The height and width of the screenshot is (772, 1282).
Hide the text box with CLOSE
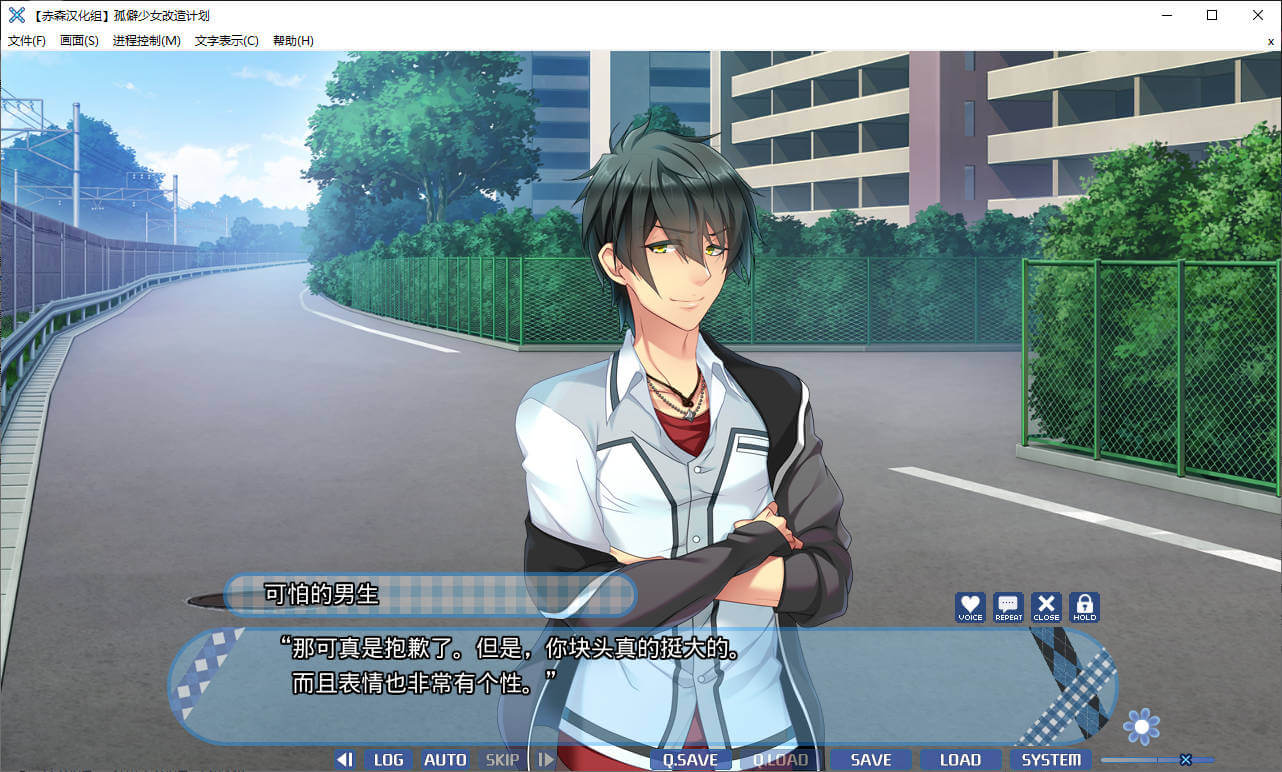pos(1046,606)
